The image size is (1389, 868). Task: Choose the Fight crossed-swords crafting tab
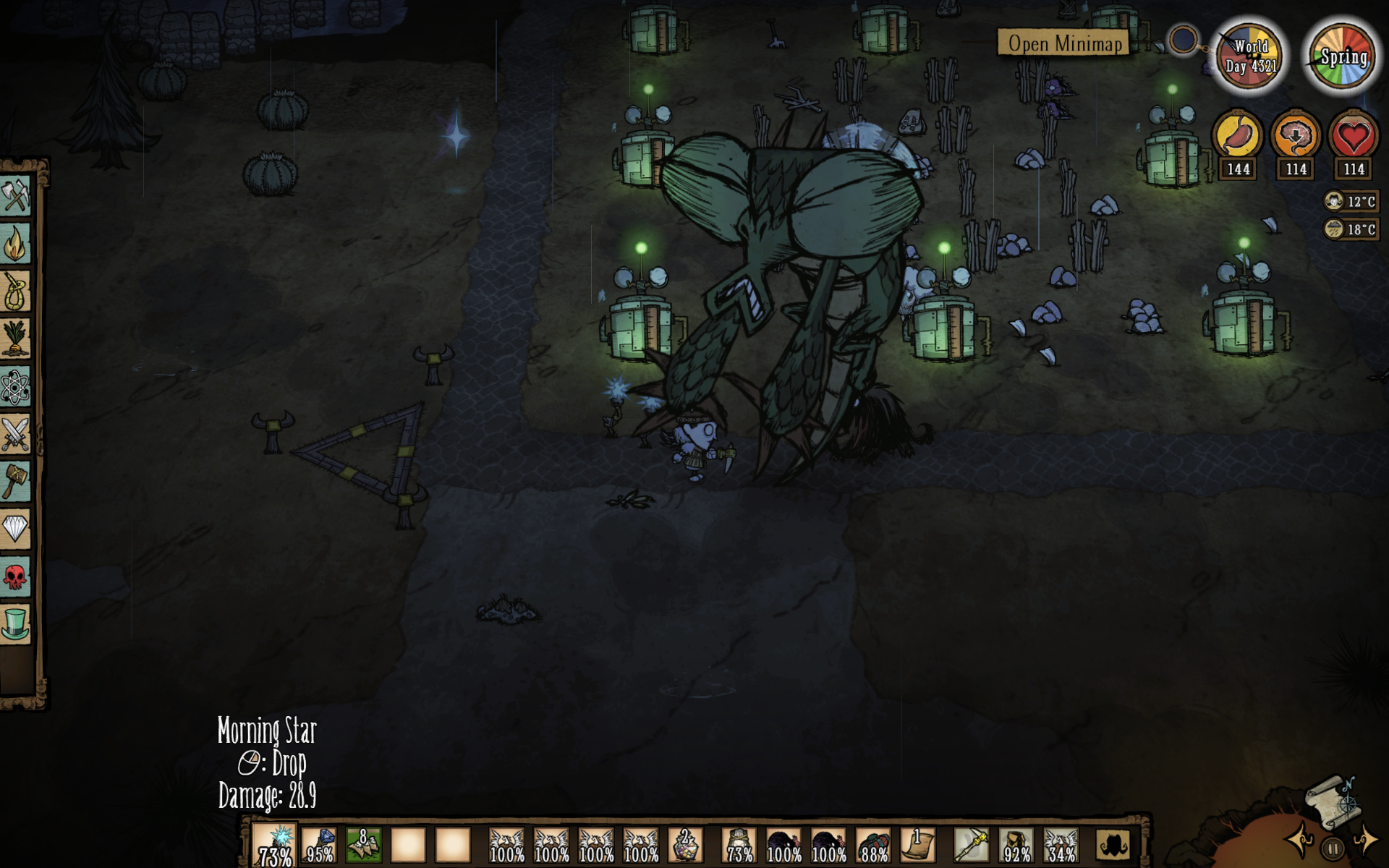coord(15,434)
